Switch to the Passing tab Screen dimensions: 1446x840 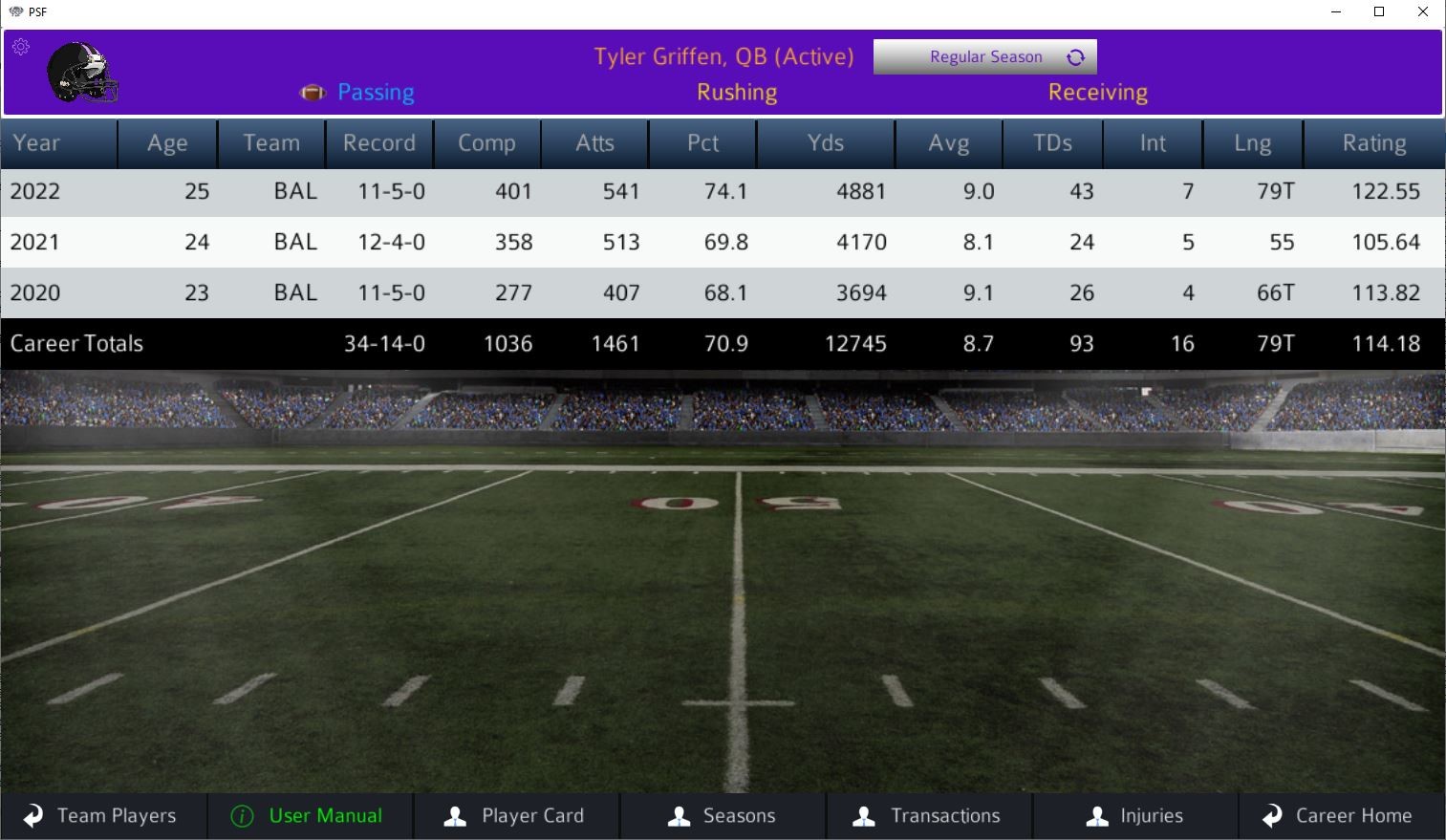pyautogui.click(x=376, y=92)
